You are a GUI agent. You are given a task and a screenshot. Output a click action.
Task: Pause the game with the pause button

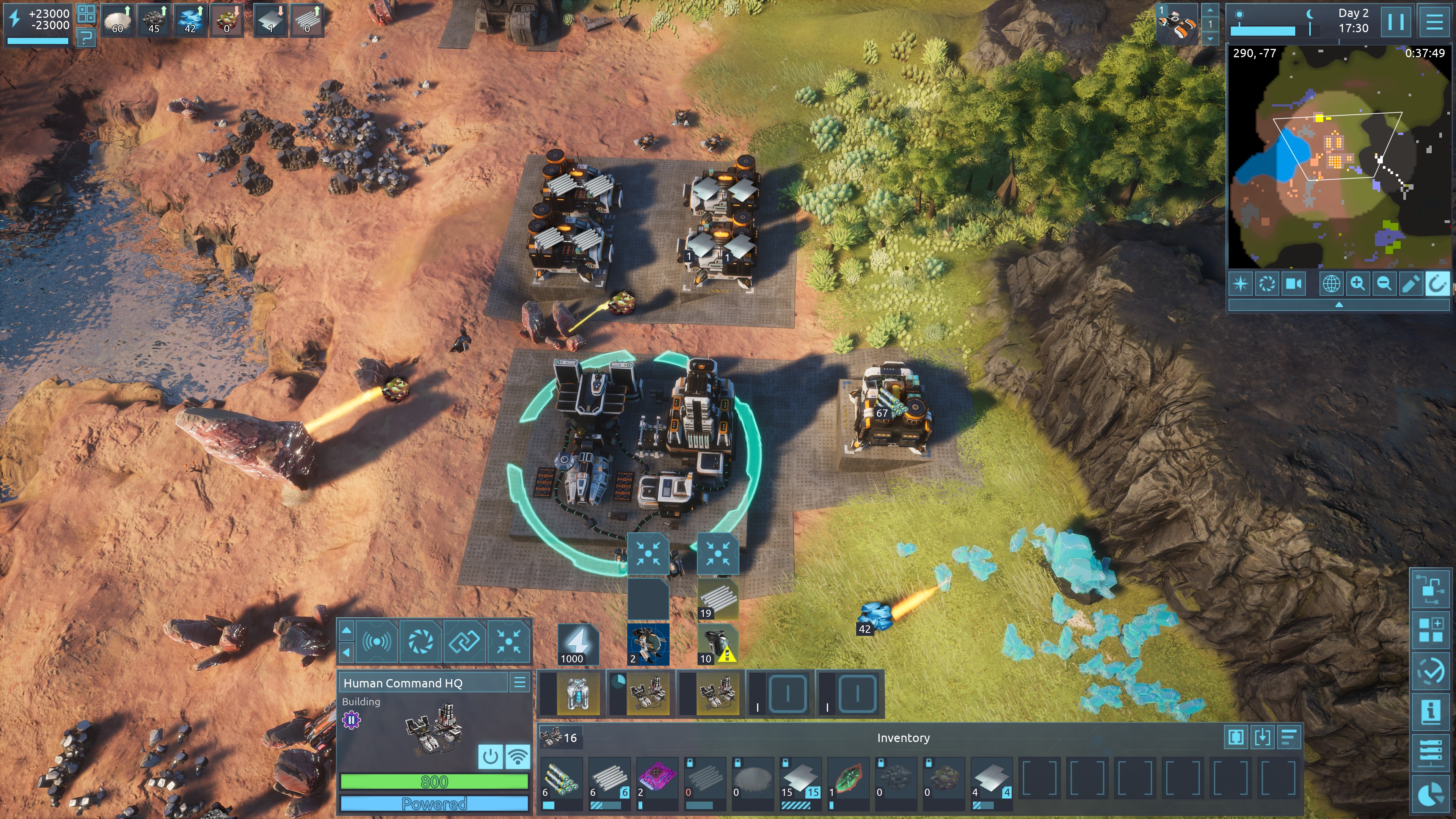[x=1395, y=22]
